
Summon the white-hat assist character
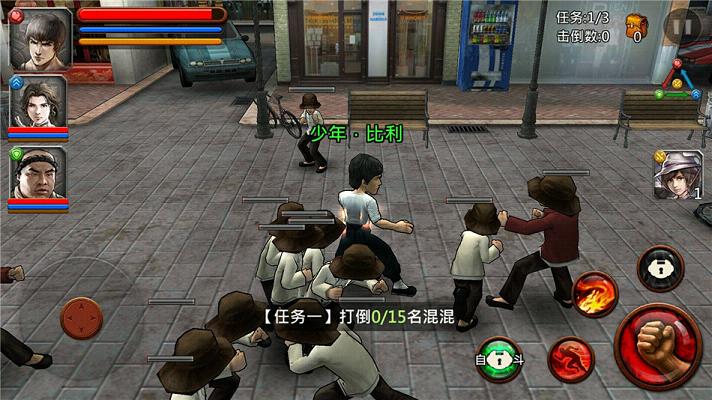(679, 174)
